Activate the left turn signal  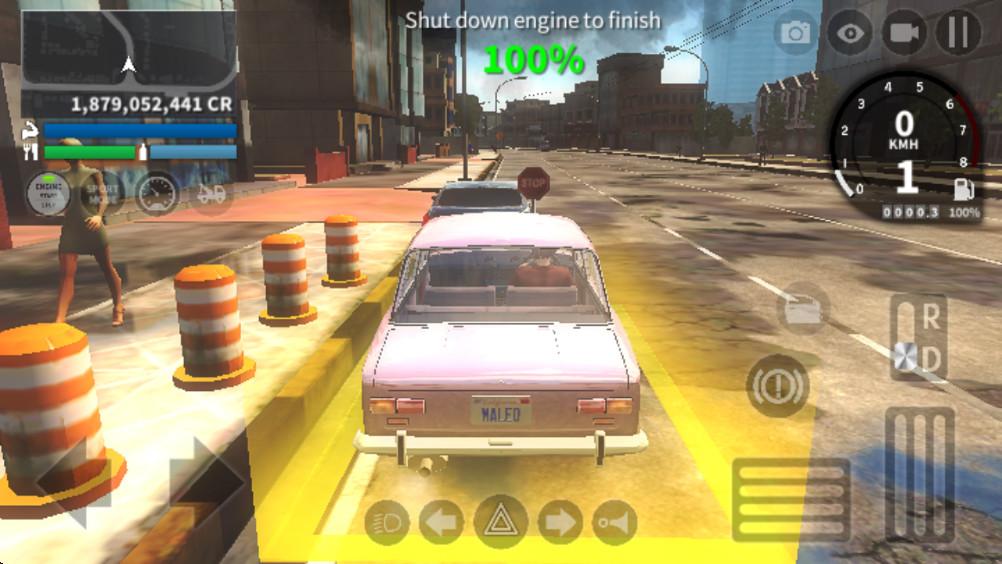443,521
